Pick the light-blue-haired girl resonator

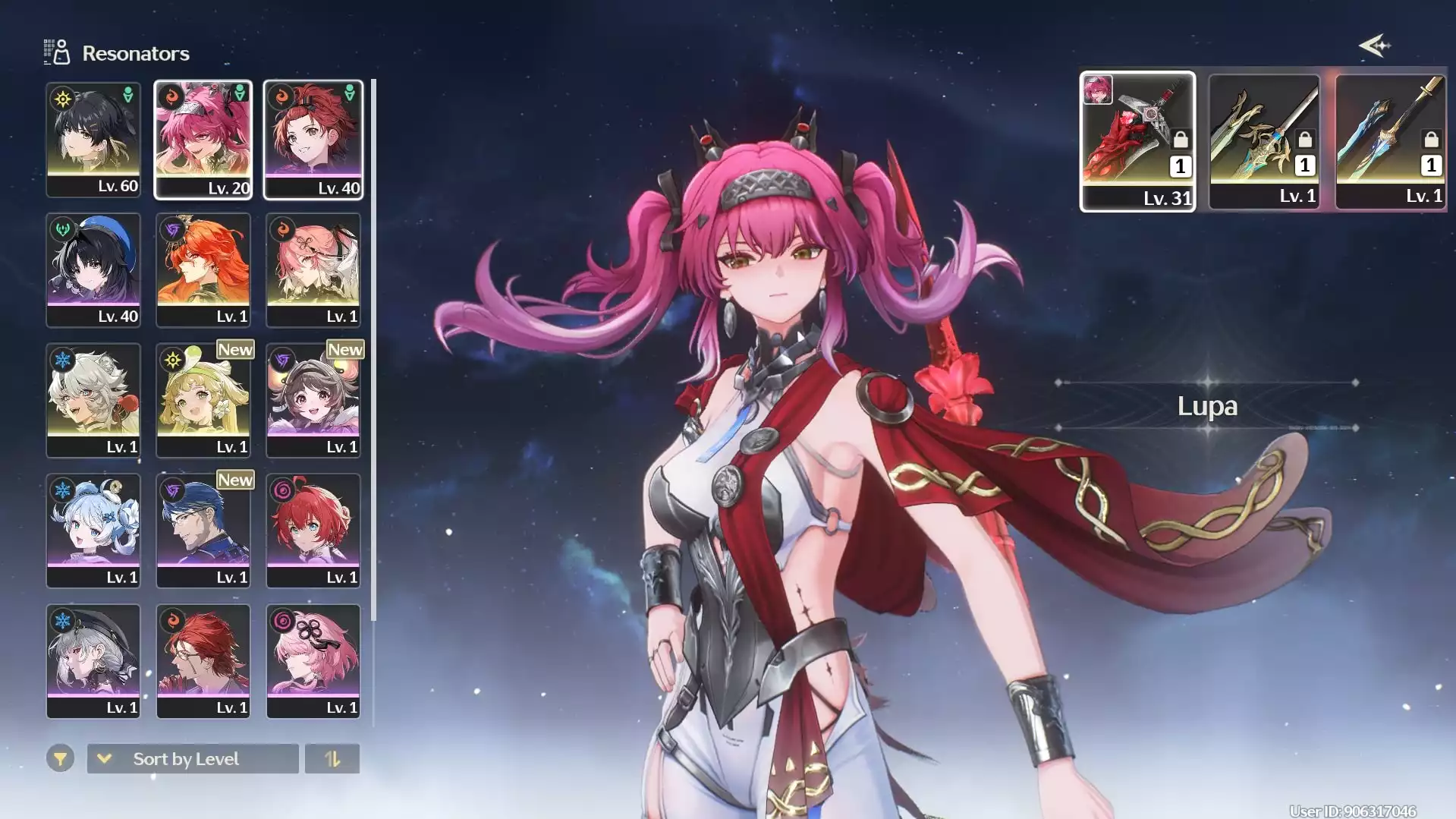pos(93,531)
